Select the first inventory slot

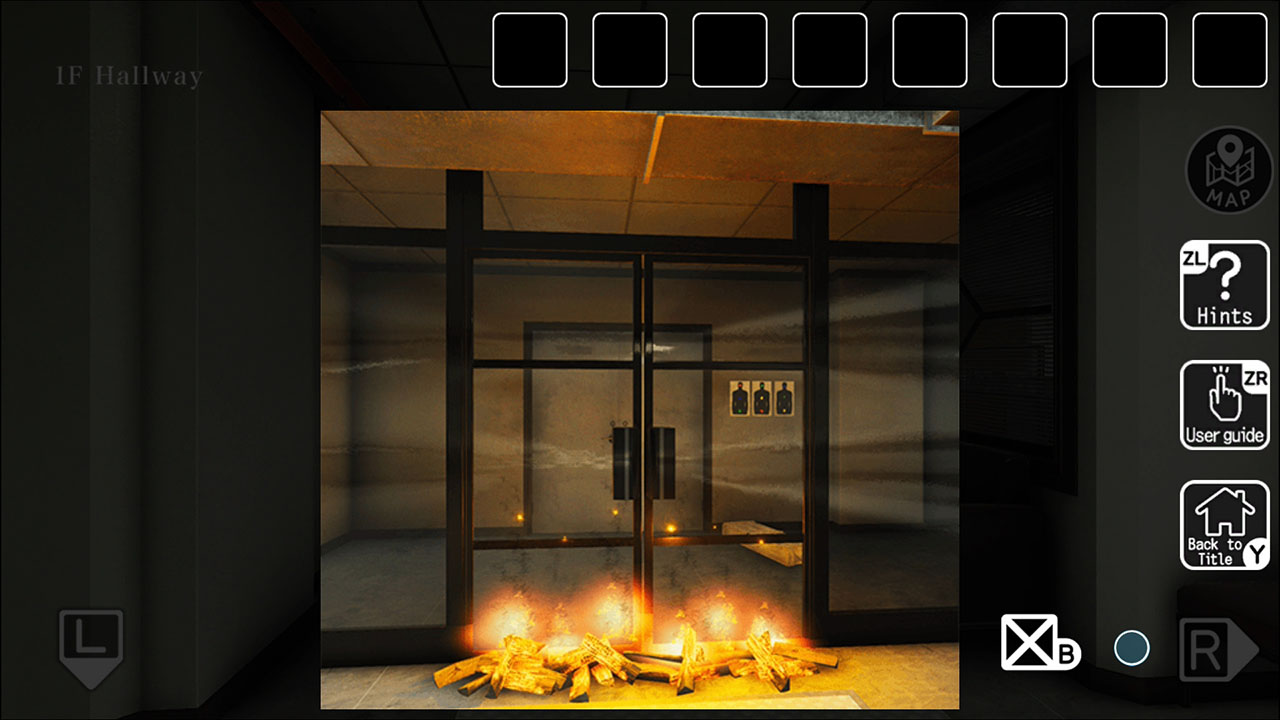530,51
